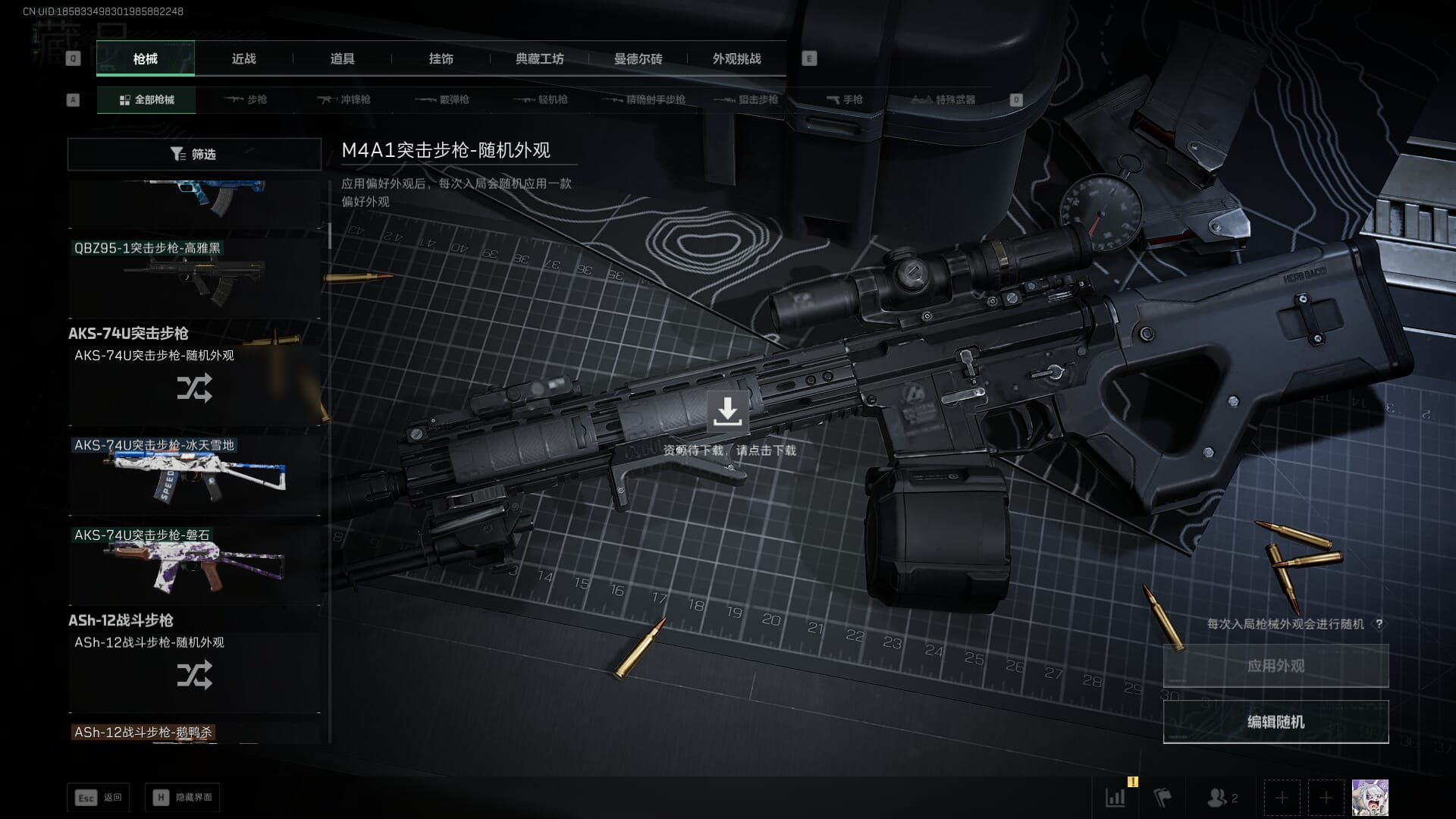Open the 筛选 filter button
Viewport: 1456px width, 819px height.
(194, 154)
